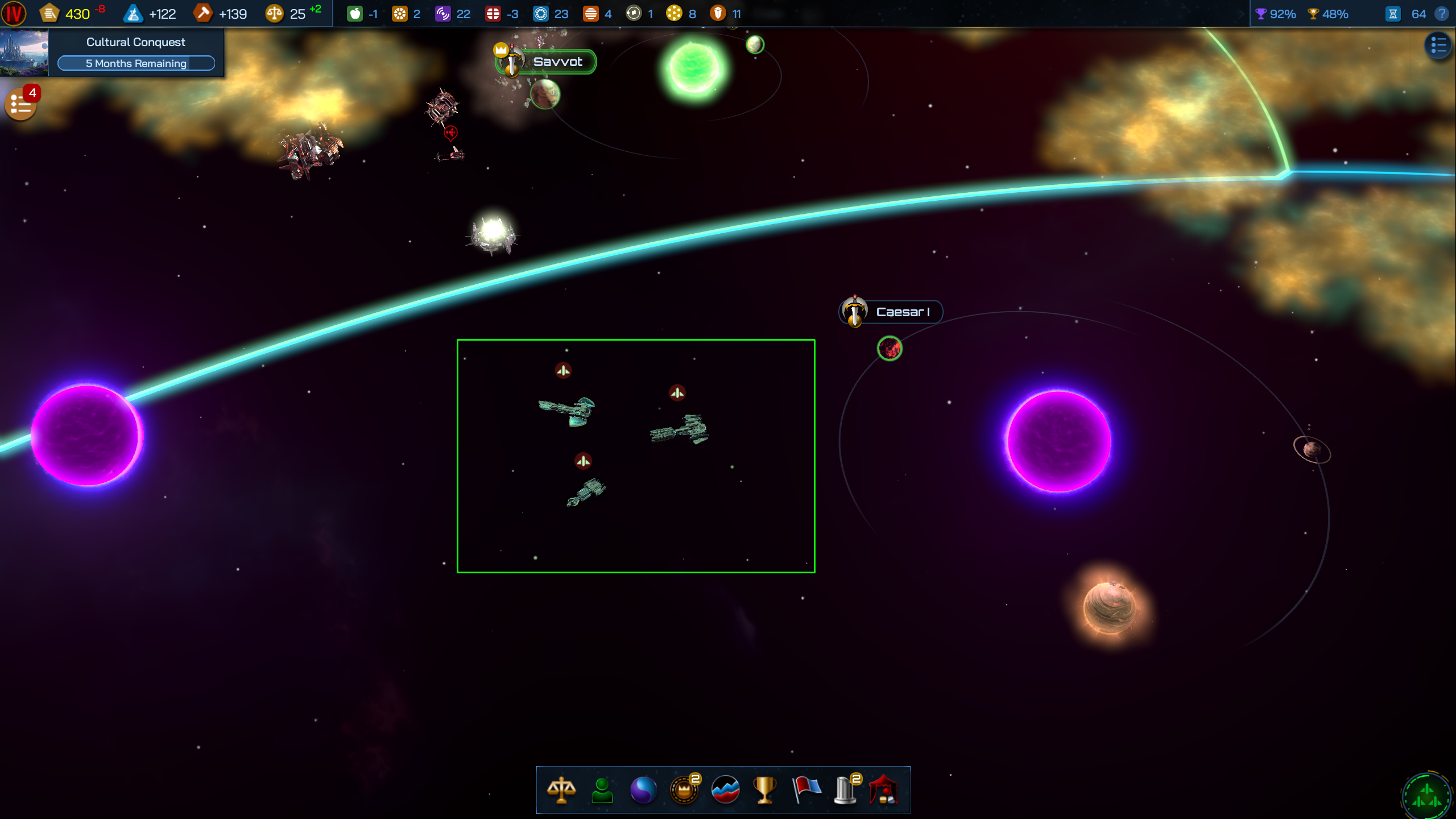The height and width of the screenshot is (819, 1456).
Task: Click the green fleet radar button
Action: click(1427, 794)
